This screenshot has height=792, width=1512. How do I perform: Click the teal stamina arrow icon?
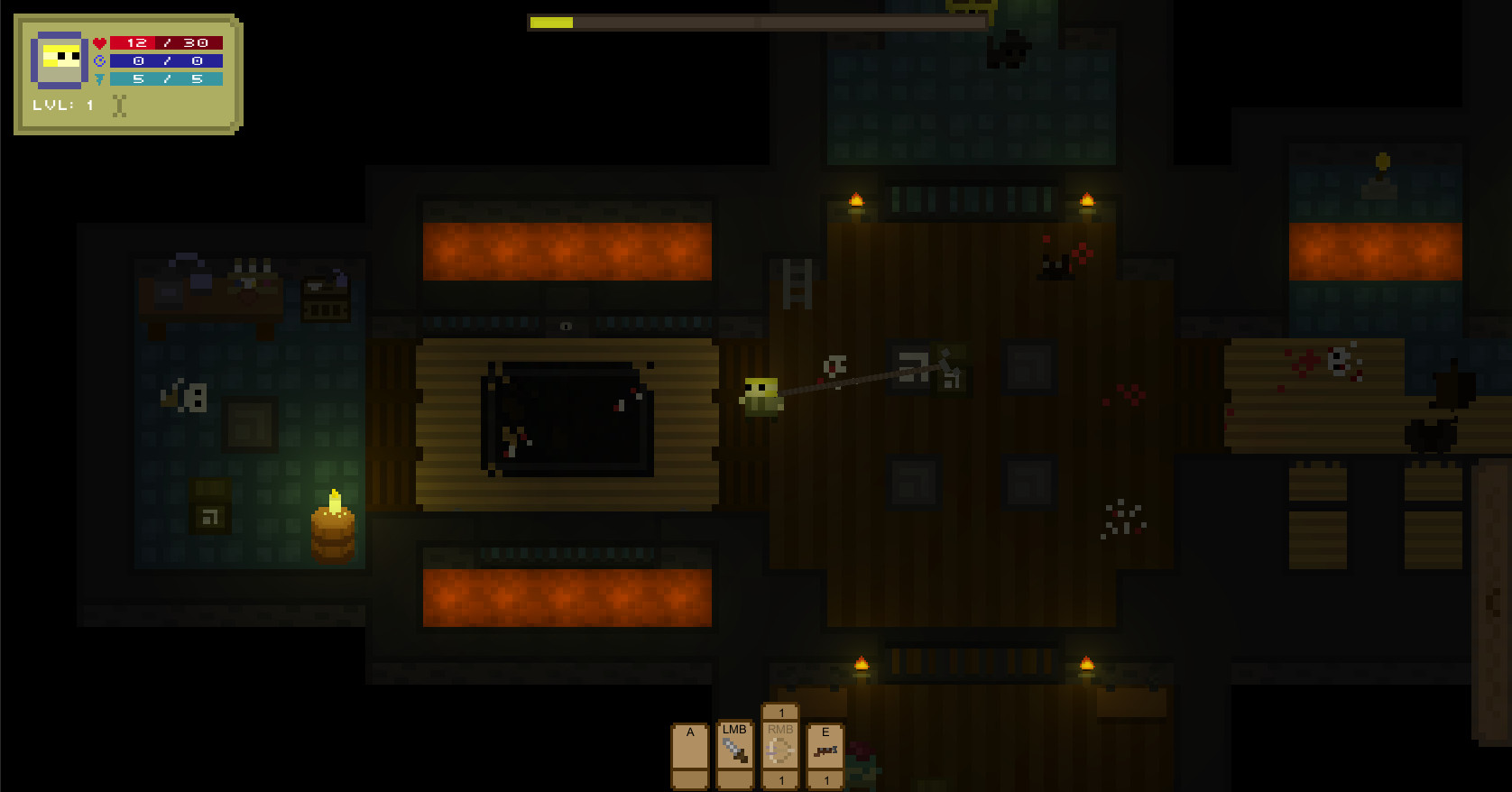[99, 78]
